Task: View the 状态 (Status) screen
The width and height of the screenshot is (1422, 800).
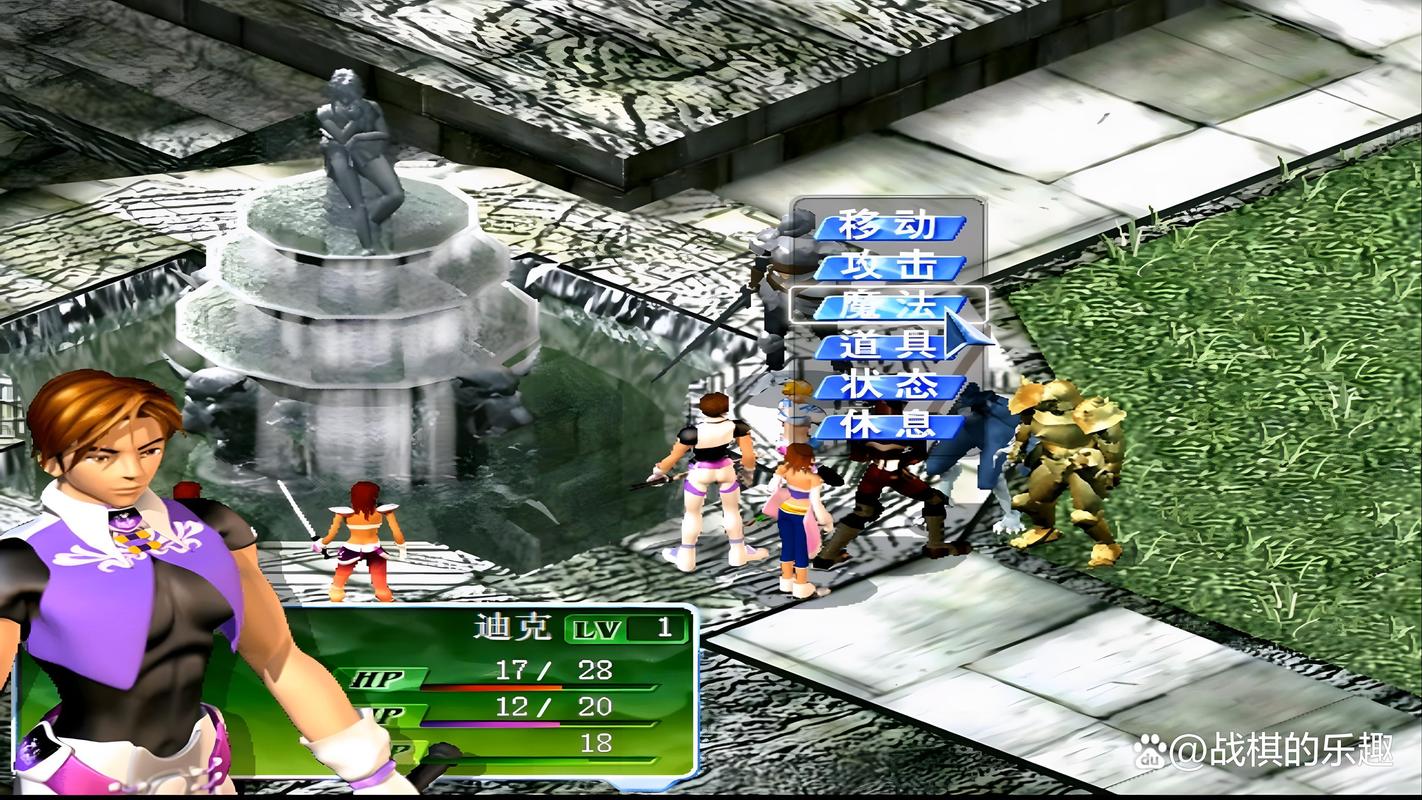Action: 888,386
